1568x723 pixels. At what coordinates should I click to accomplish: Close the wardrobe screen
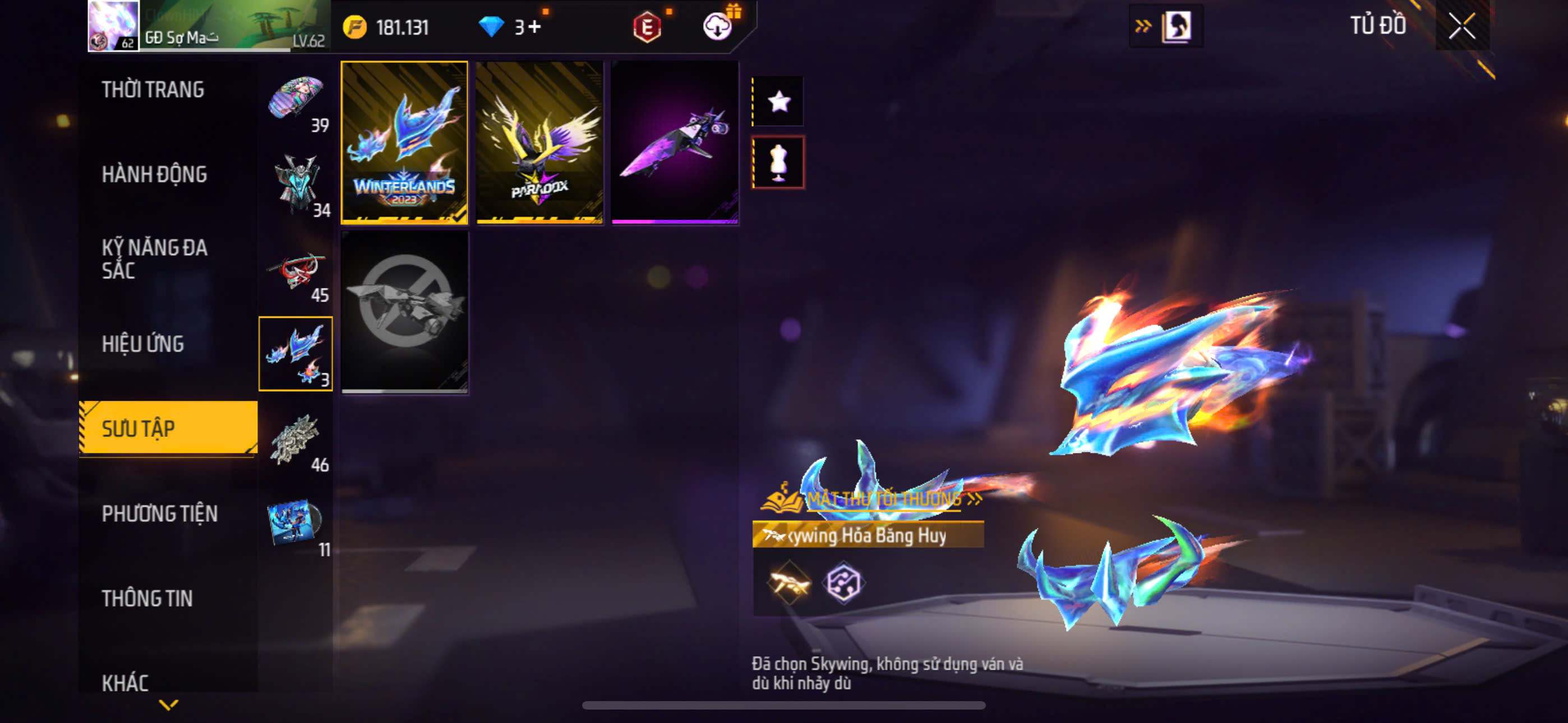coord(1461,26)
